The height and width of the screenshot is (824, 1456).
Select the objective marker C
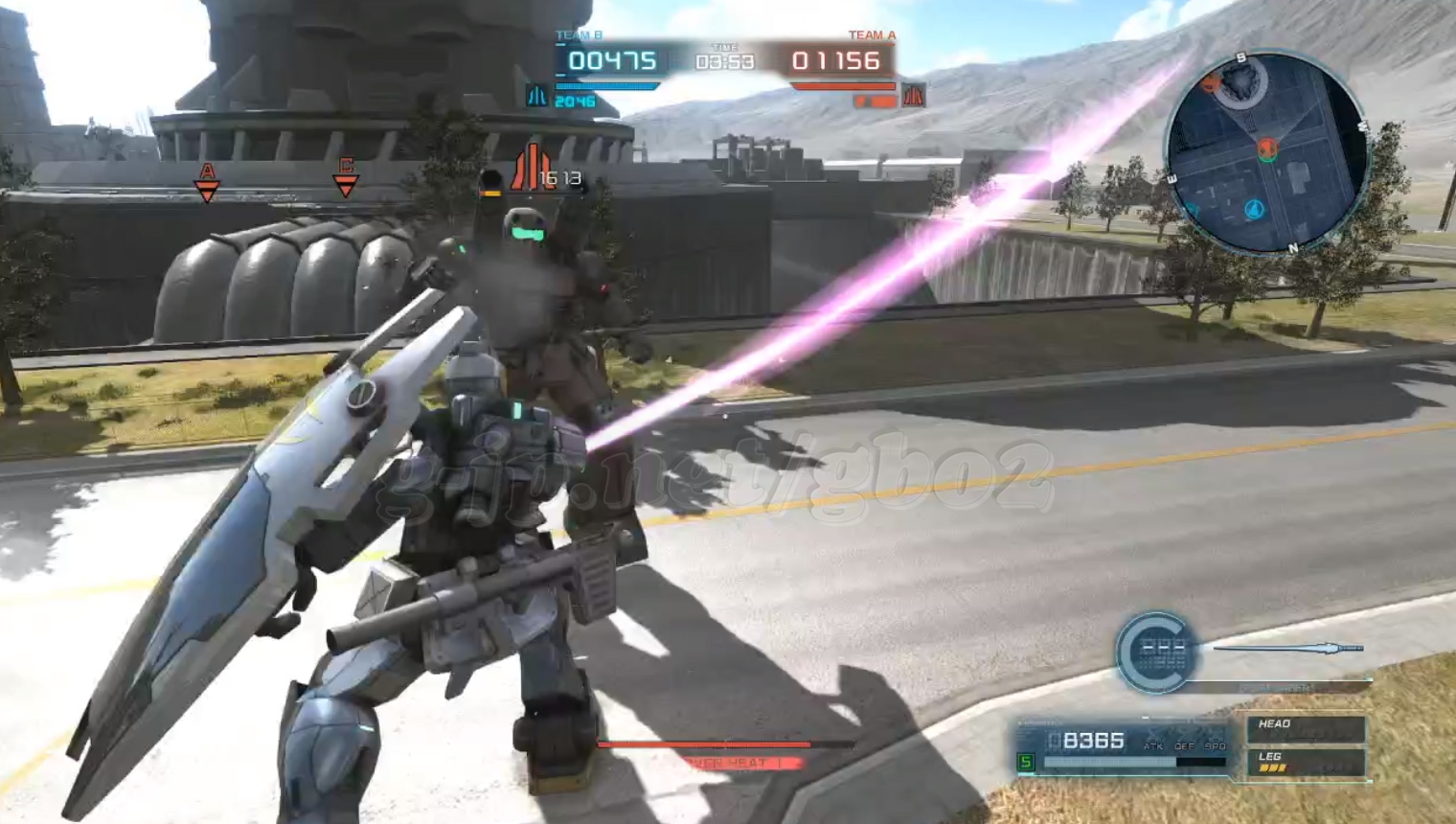click(x=346, y=177)
